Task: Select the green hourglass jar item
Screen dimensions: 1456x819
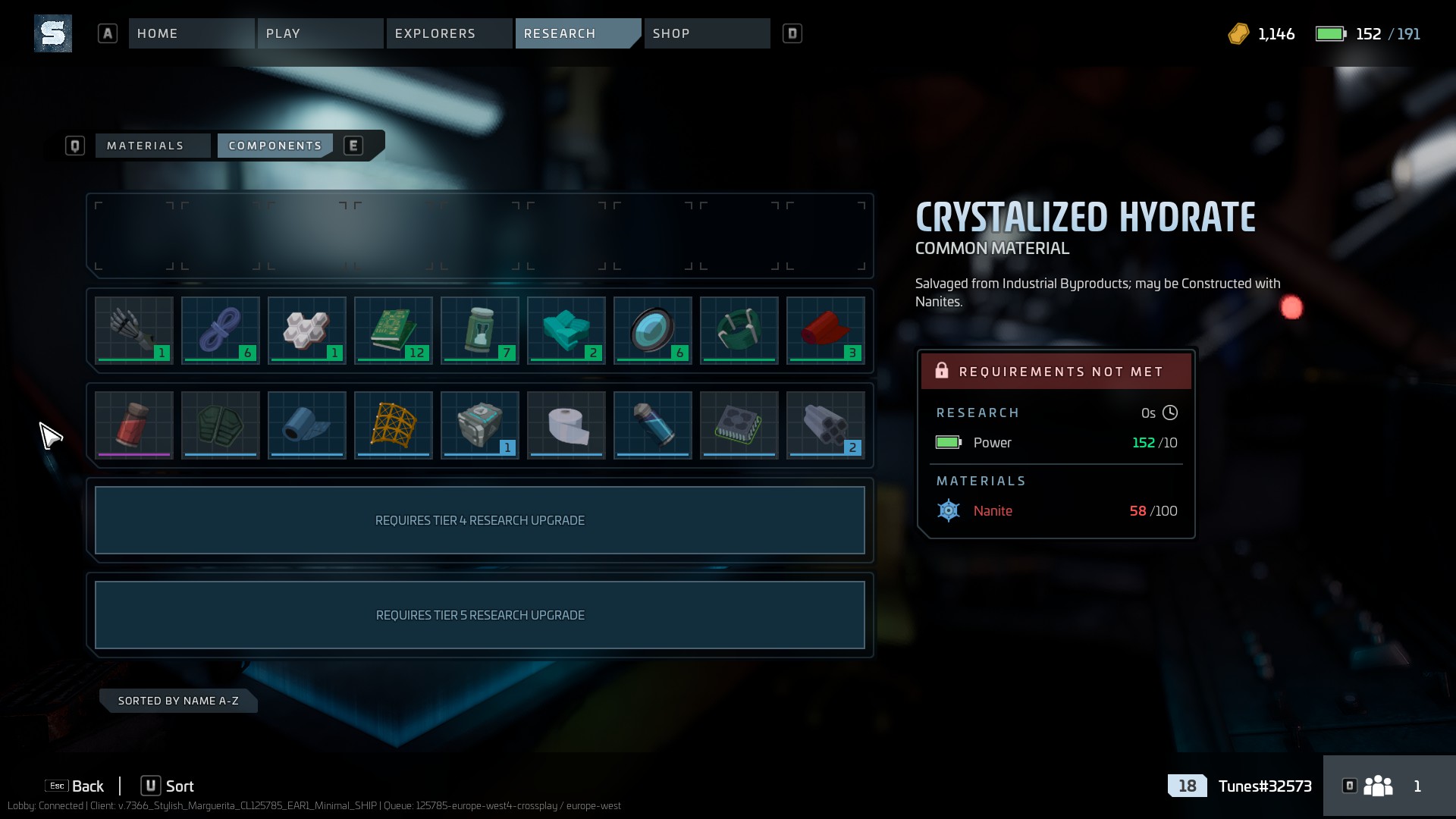Action: coord(480,331)
